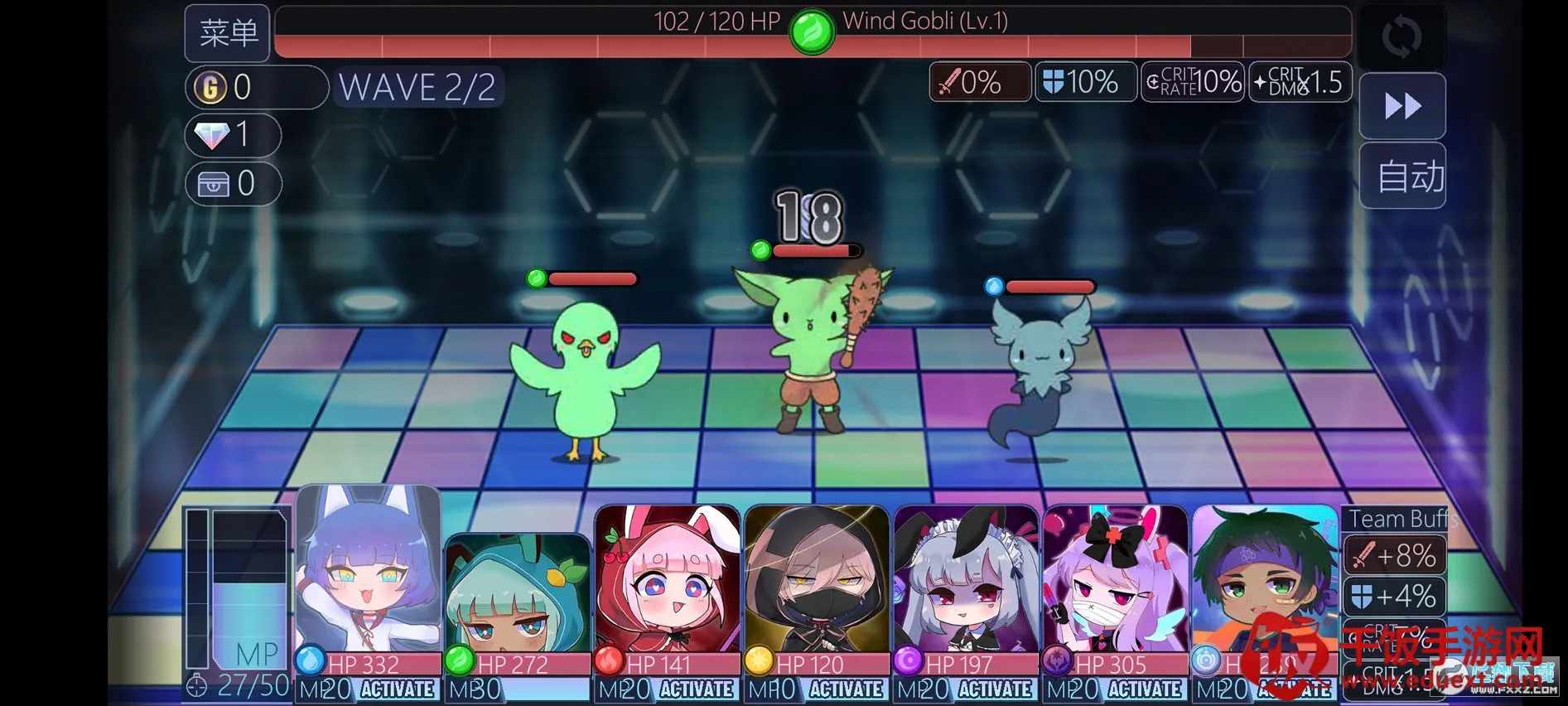This screenshot has height=706, width=1568.
Task: Choose the masked hooded ninja portrait
Action: click(816, 580)
